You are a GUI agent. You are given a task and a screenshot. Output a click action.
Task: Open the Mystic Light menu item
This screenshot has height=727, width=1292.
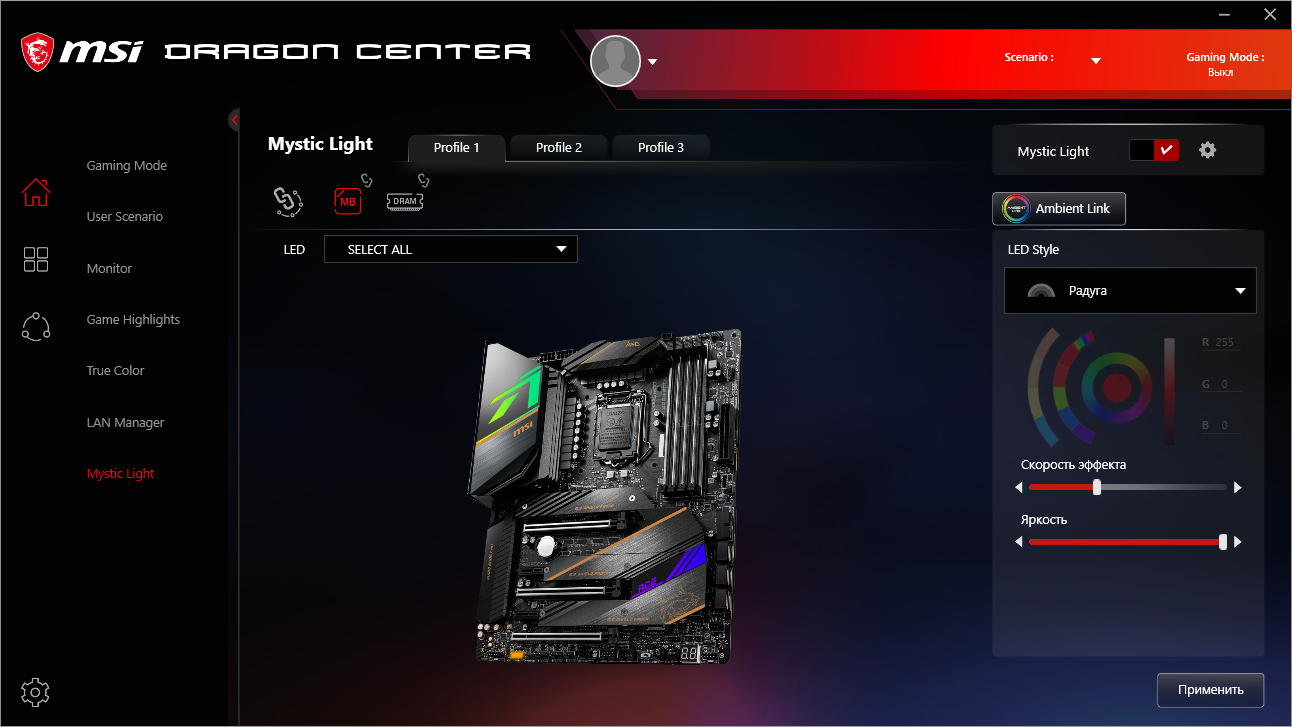click(120, 473)
